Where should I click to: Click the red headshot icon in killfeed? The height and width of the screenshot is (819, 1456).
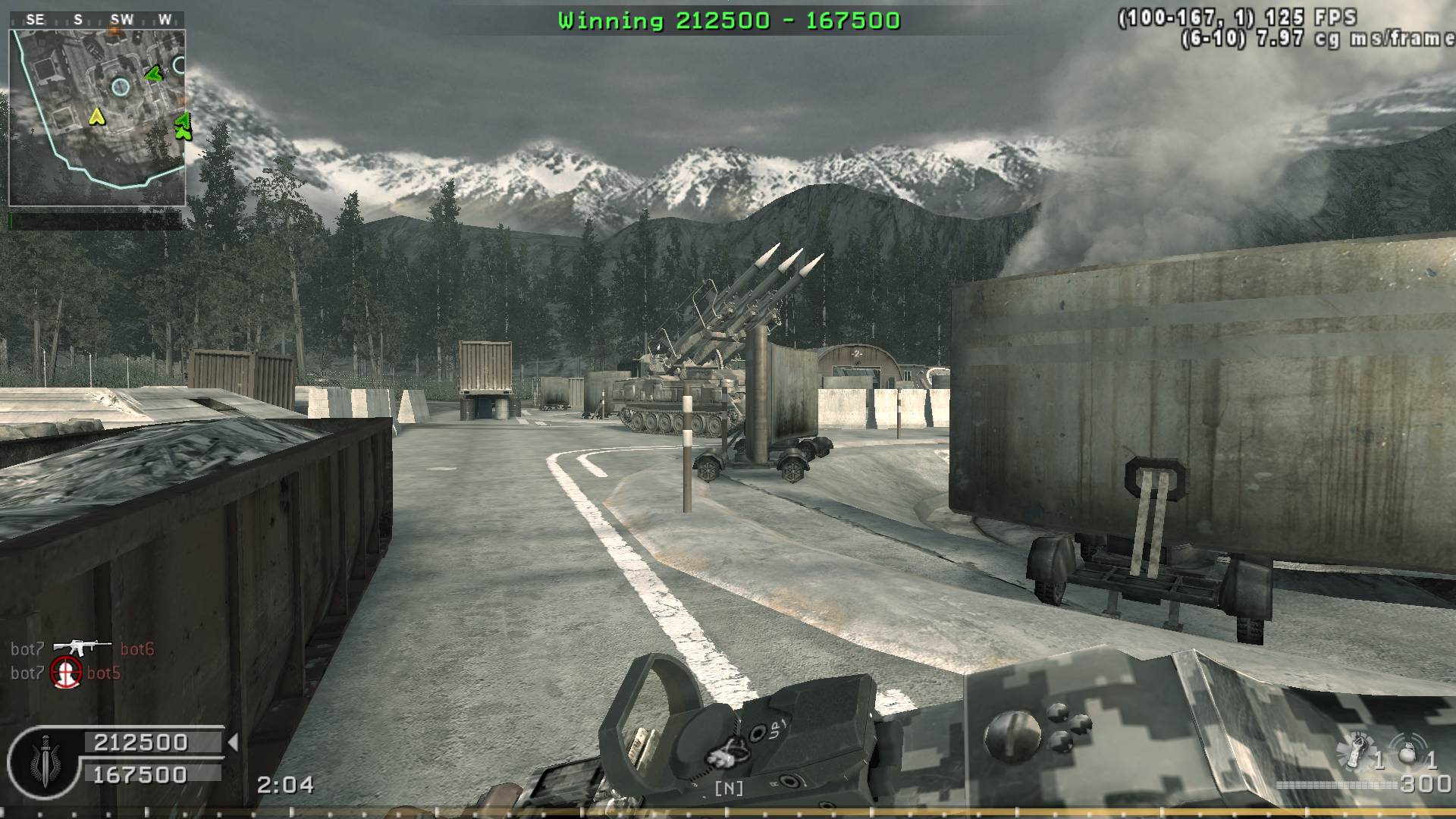coord(66,673)
